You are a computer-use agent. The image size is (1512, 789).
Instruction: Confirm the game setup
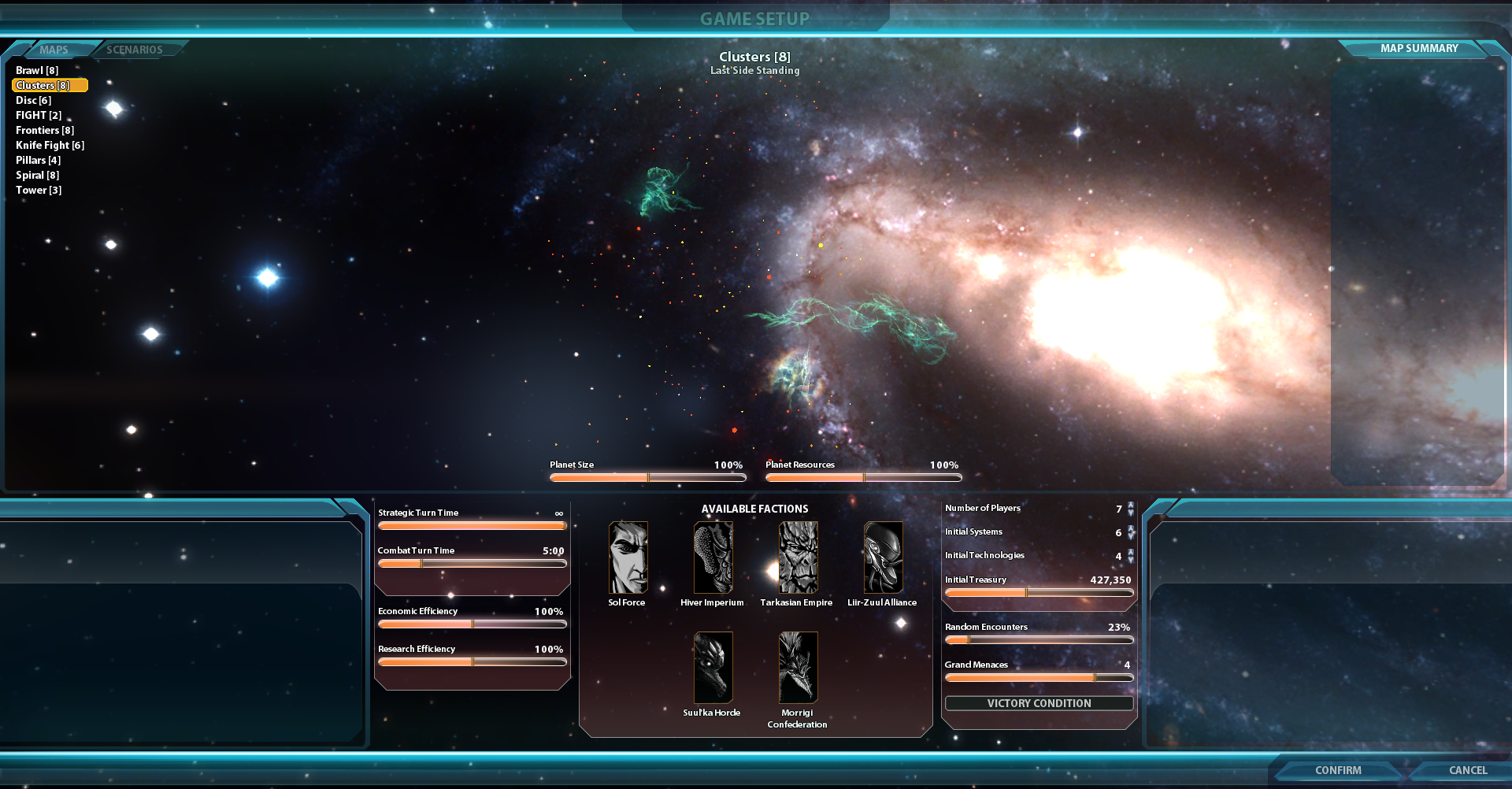click(x=1337, y=770)
